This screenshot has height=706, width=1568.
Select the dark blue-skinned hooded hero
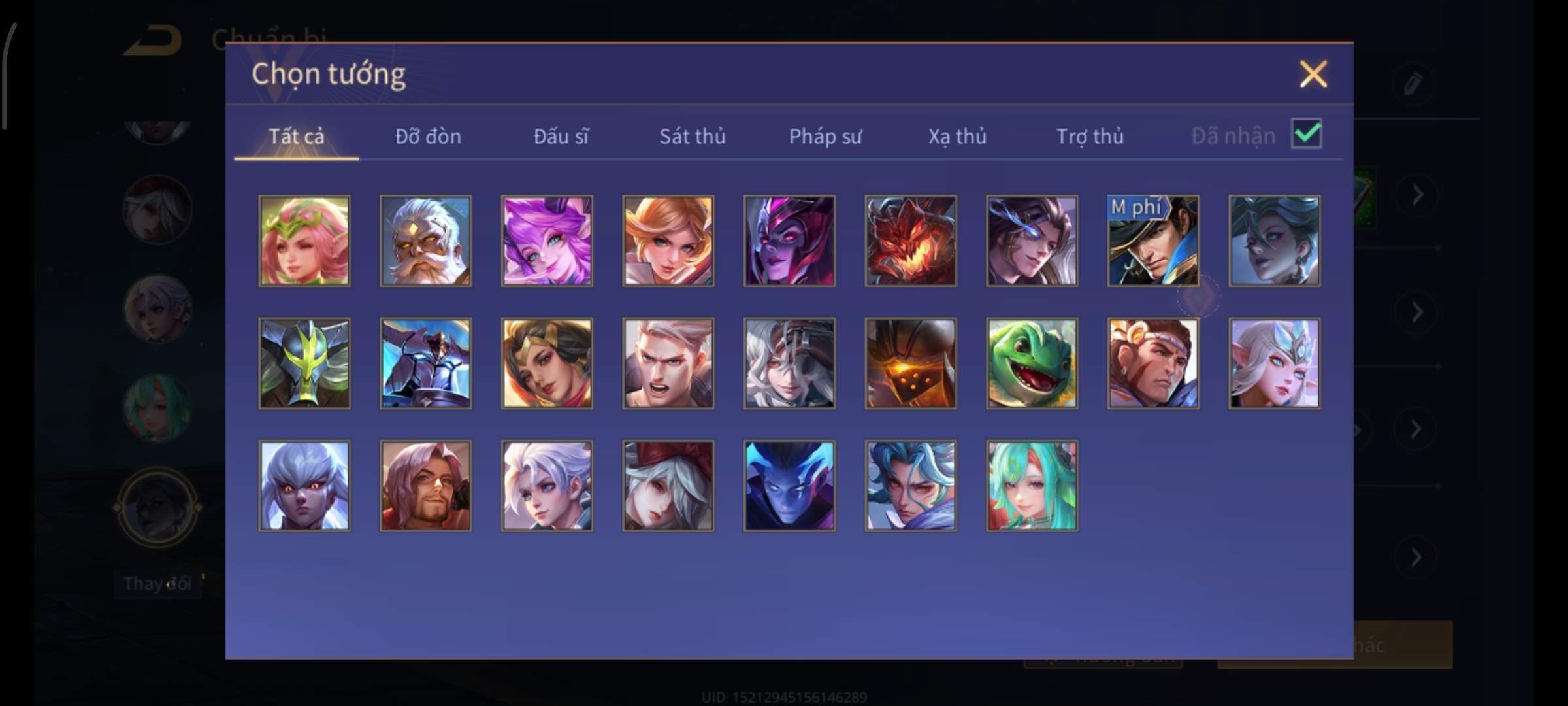click(x=789, y=485)
